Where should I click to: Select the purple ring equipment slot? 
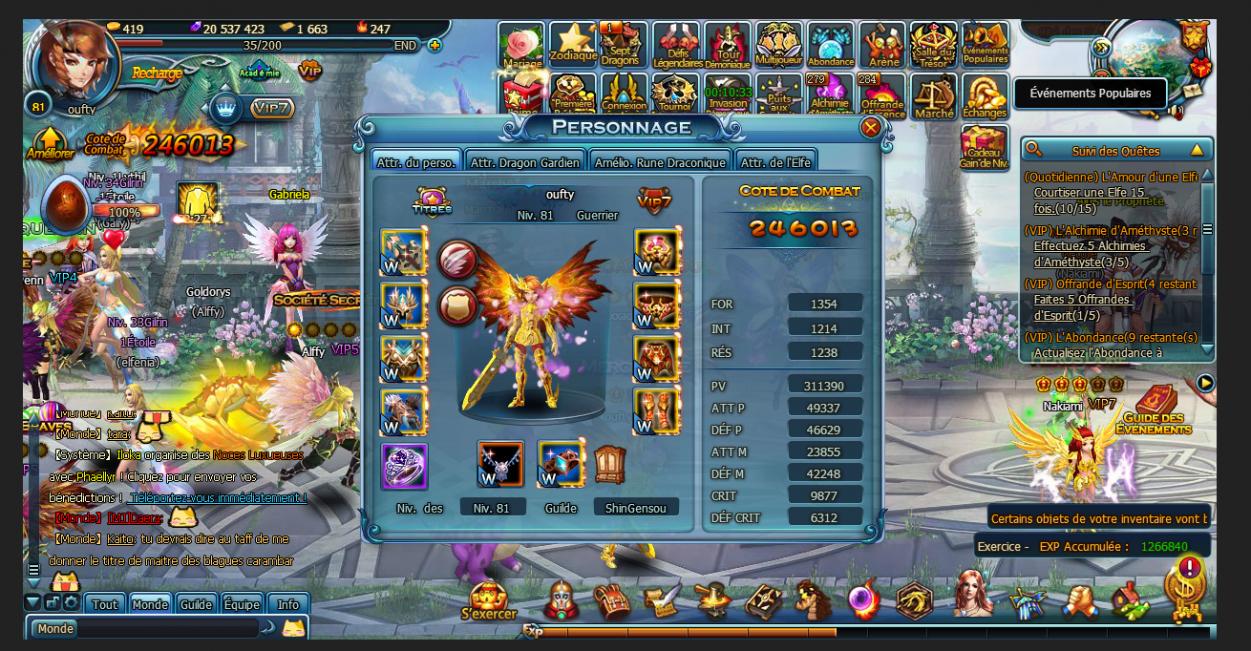tap(404, 466)
